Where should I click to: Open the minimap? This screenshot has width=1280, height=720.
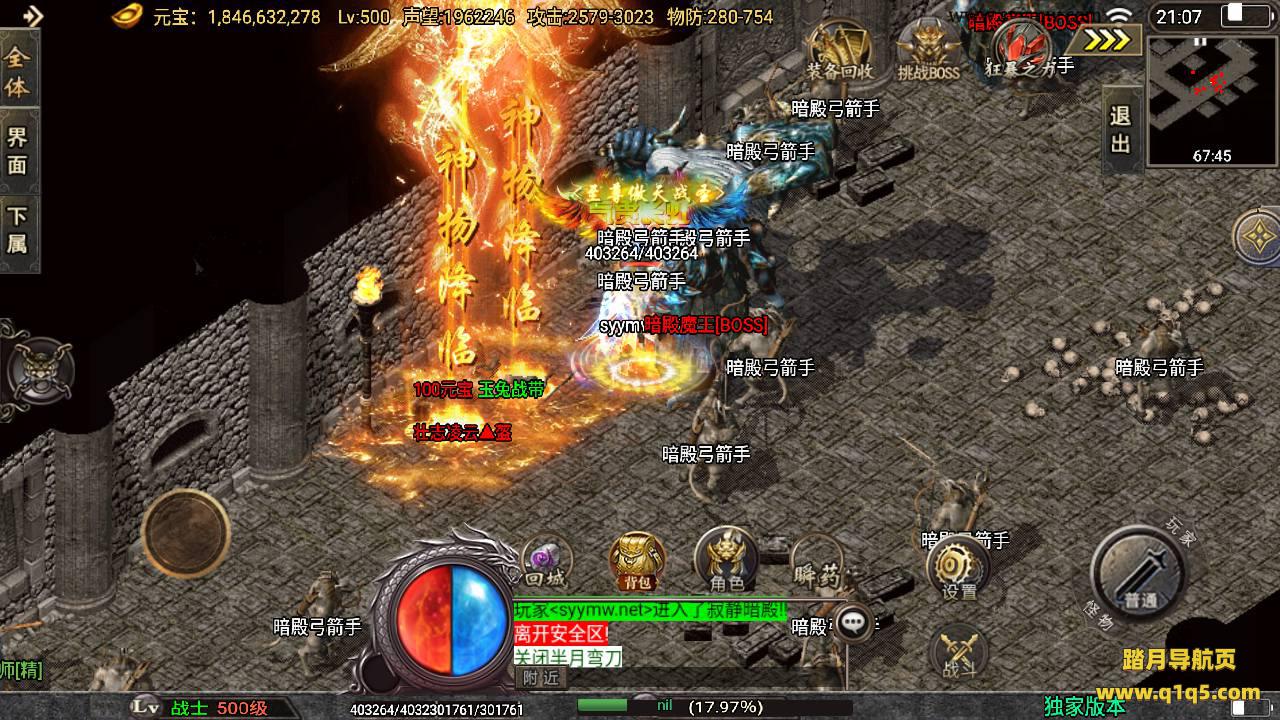1212,100
